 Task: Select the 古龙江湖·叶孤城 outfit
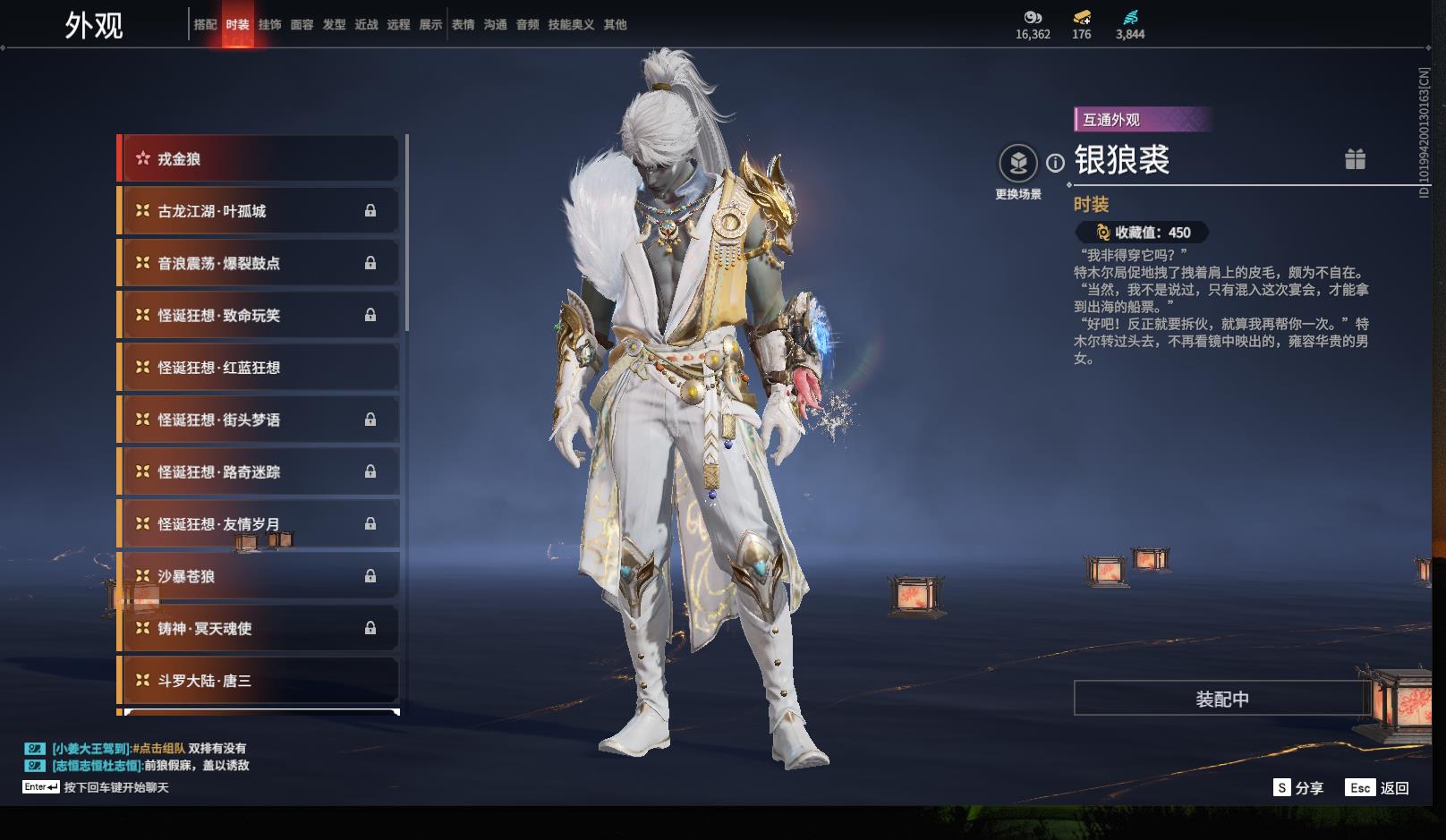(x=259, y=211)
